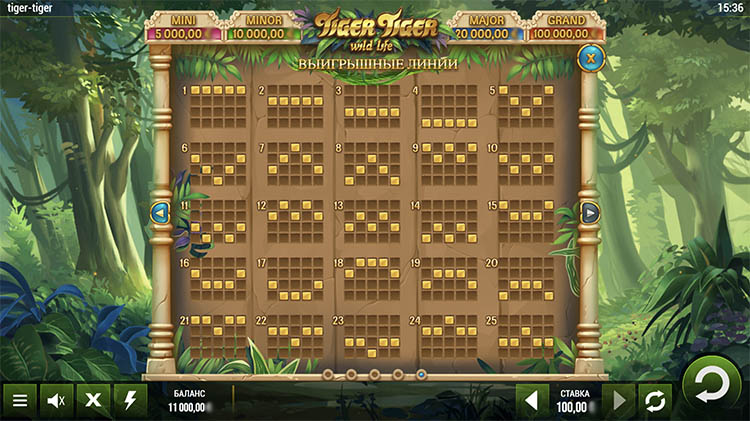The image size is (750, 421).
Task: Toggle the sound mute speaker button
Action: coord(56,400)
